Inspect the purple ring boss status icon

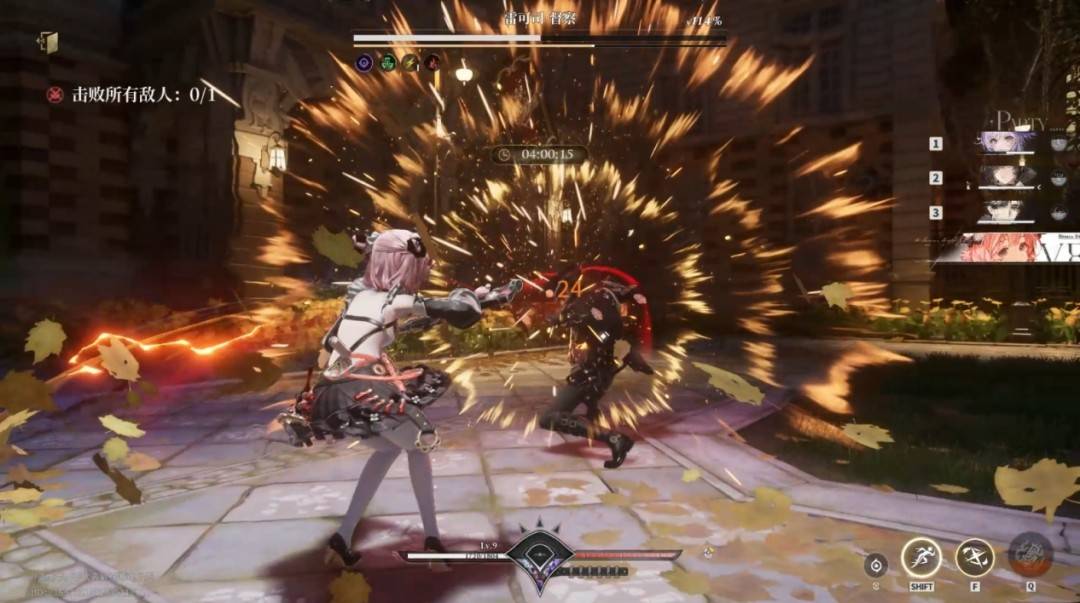pos(365,63)
